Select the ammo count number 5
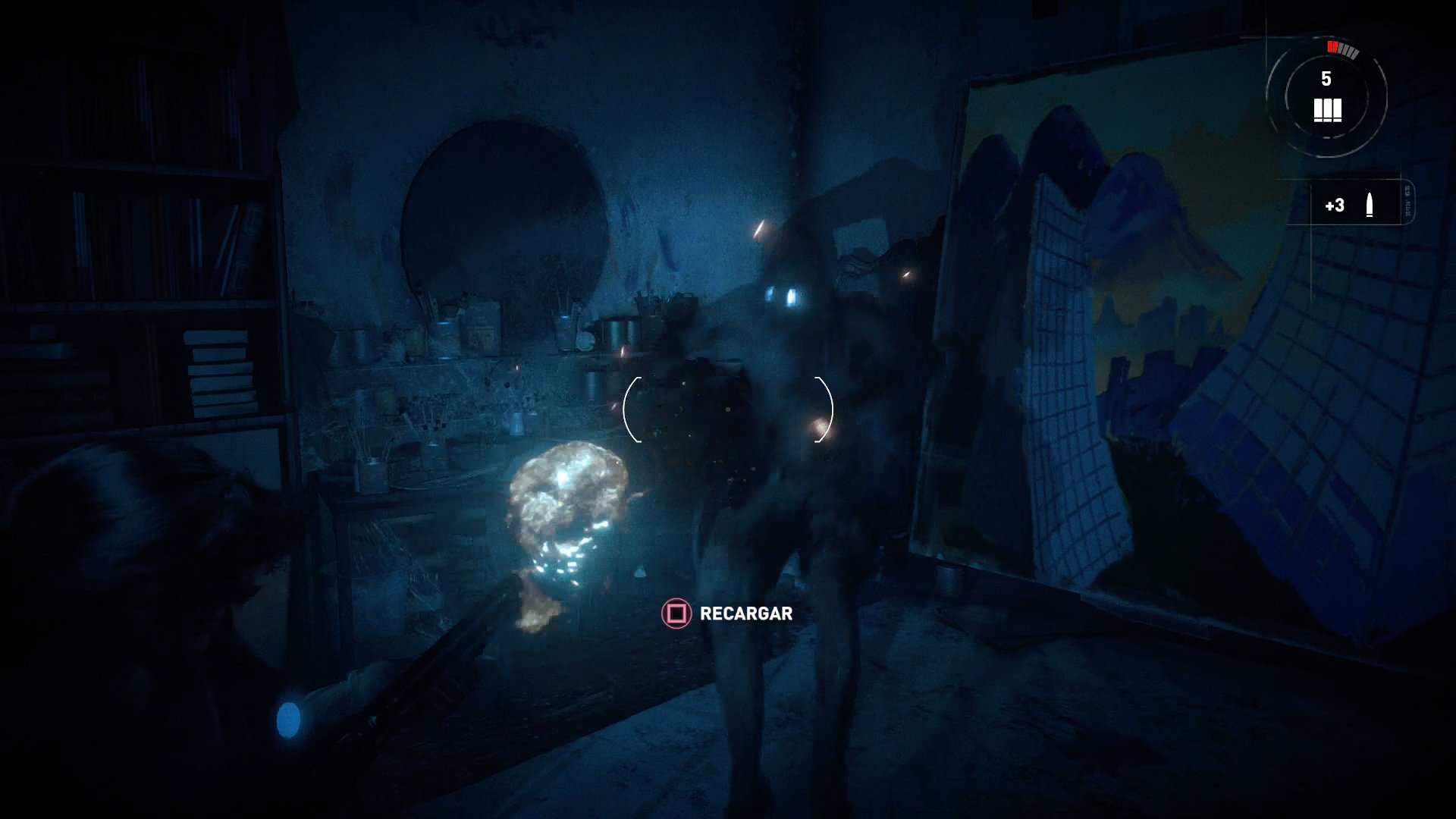This screenshot has width=1456, height=819. [1326, 78]
